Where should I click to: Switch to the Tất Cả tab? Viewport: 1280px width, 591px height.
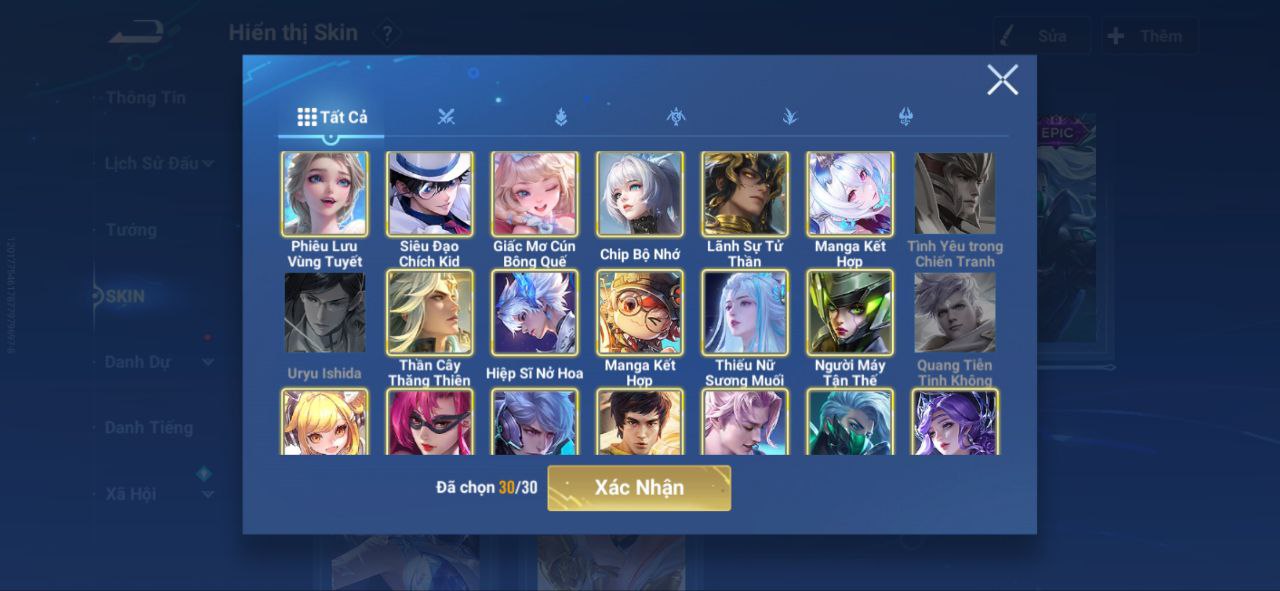[333, 117]
